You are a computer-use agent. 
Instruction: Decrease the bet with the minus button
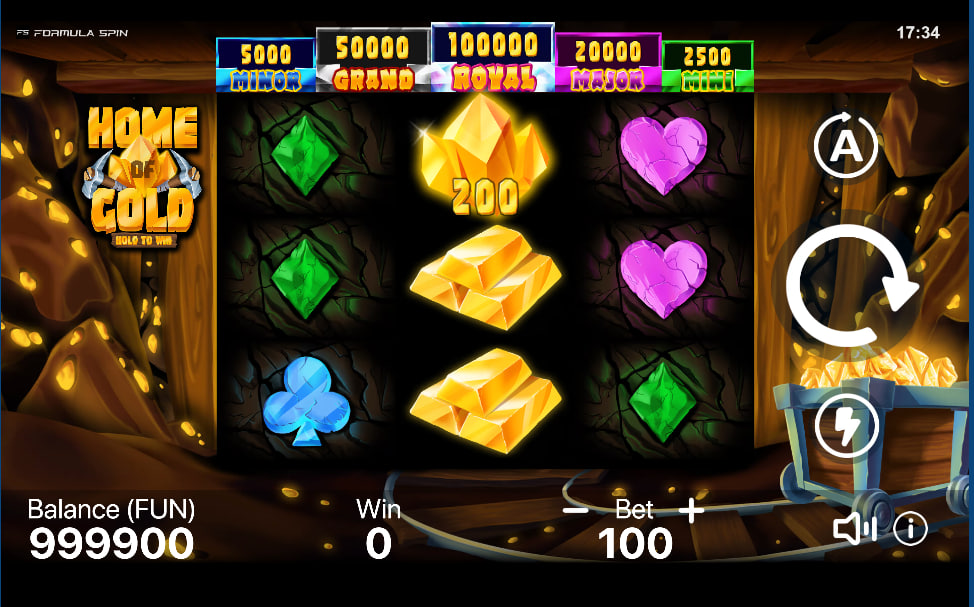pos(575,510)
